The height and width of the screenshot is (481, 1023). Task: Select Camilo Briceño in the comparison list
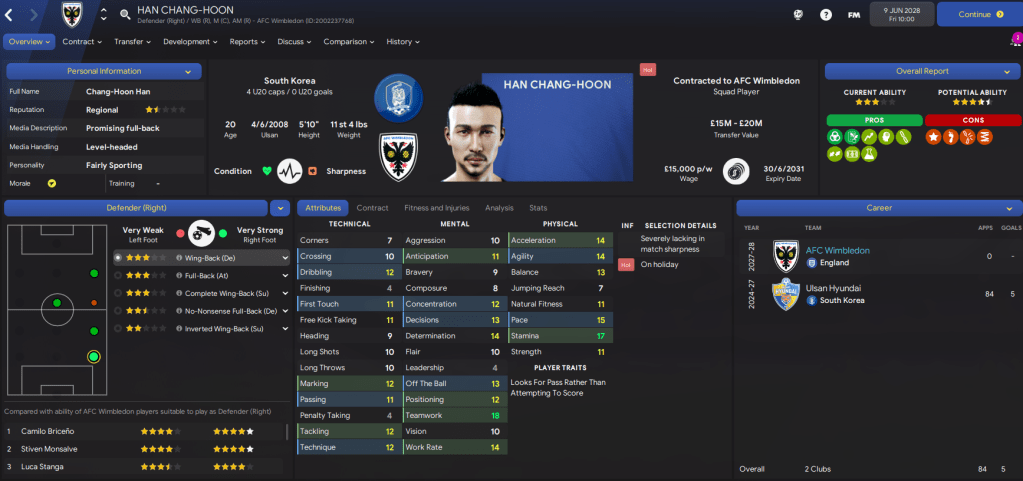(x=50, y=431)
